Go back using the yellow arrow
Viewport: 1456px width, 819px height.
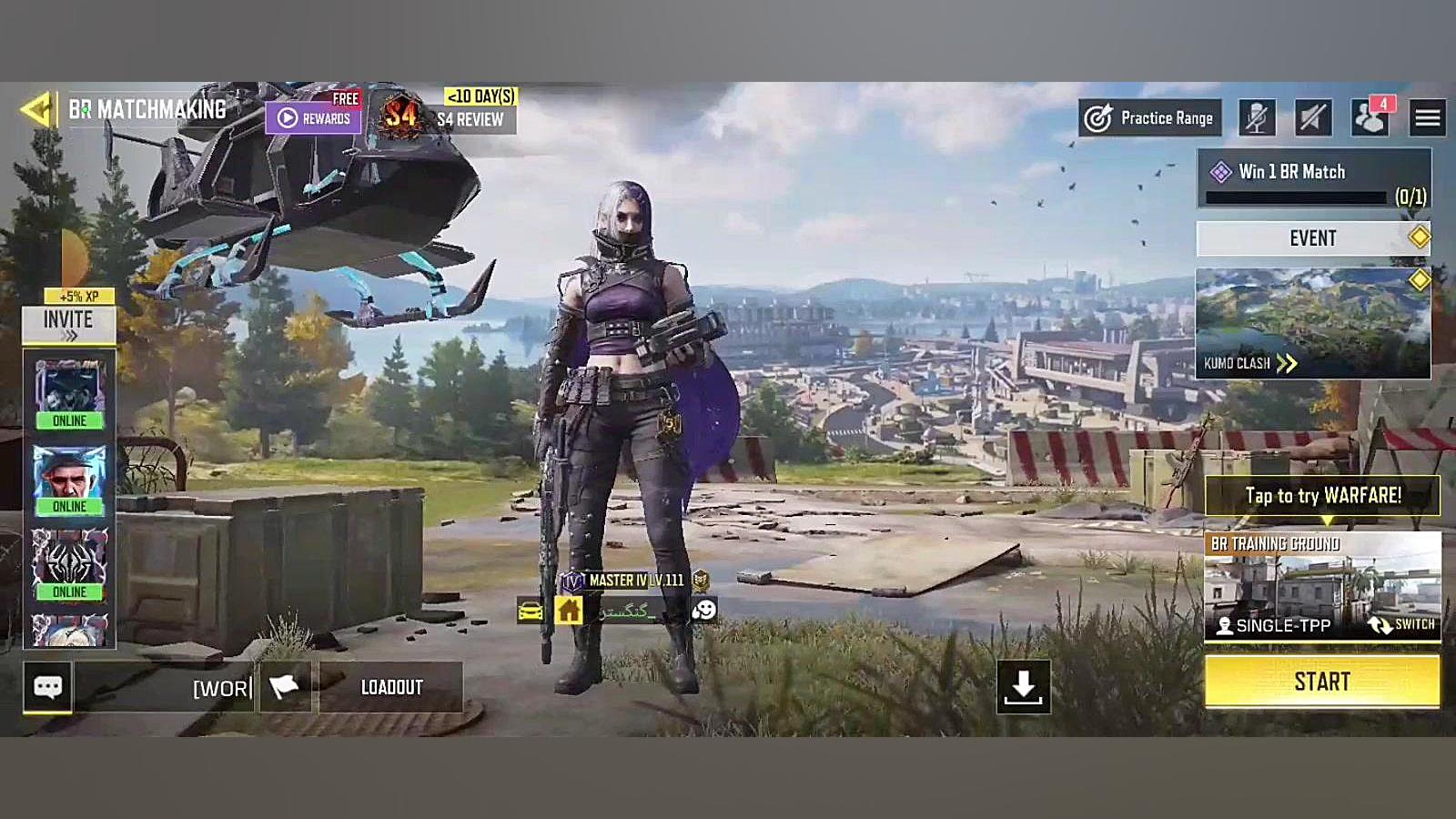(x=36, y=110)
